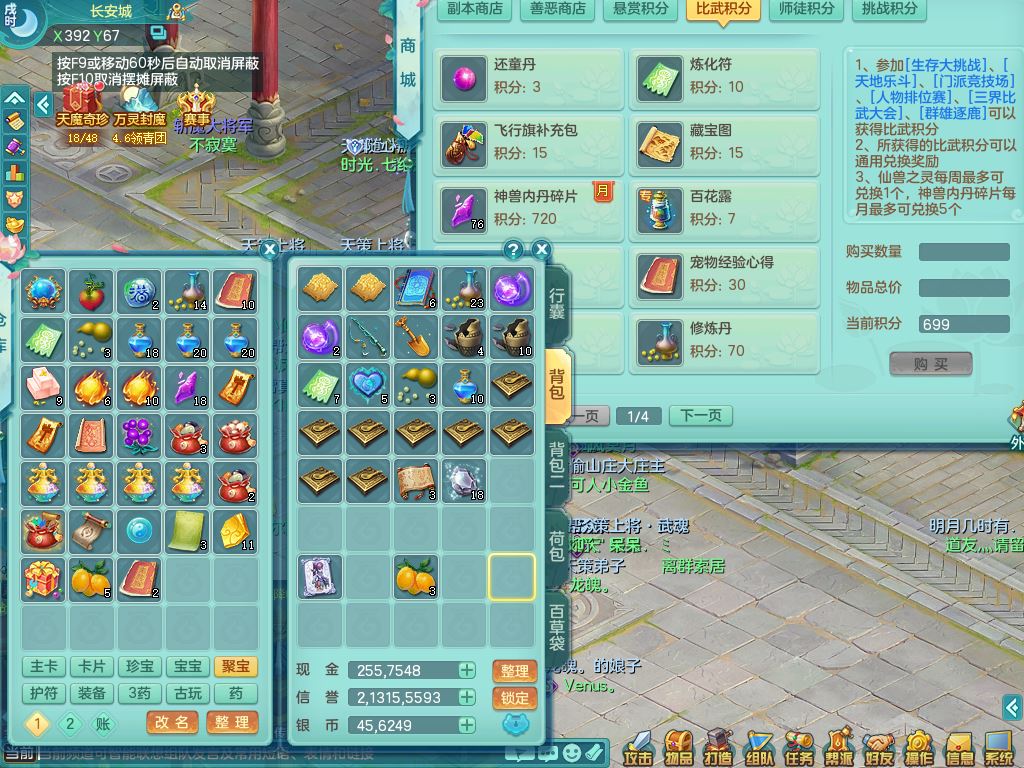
Task: Pick the 修炼丹 shop item
Action: click(x=725, y=340)
